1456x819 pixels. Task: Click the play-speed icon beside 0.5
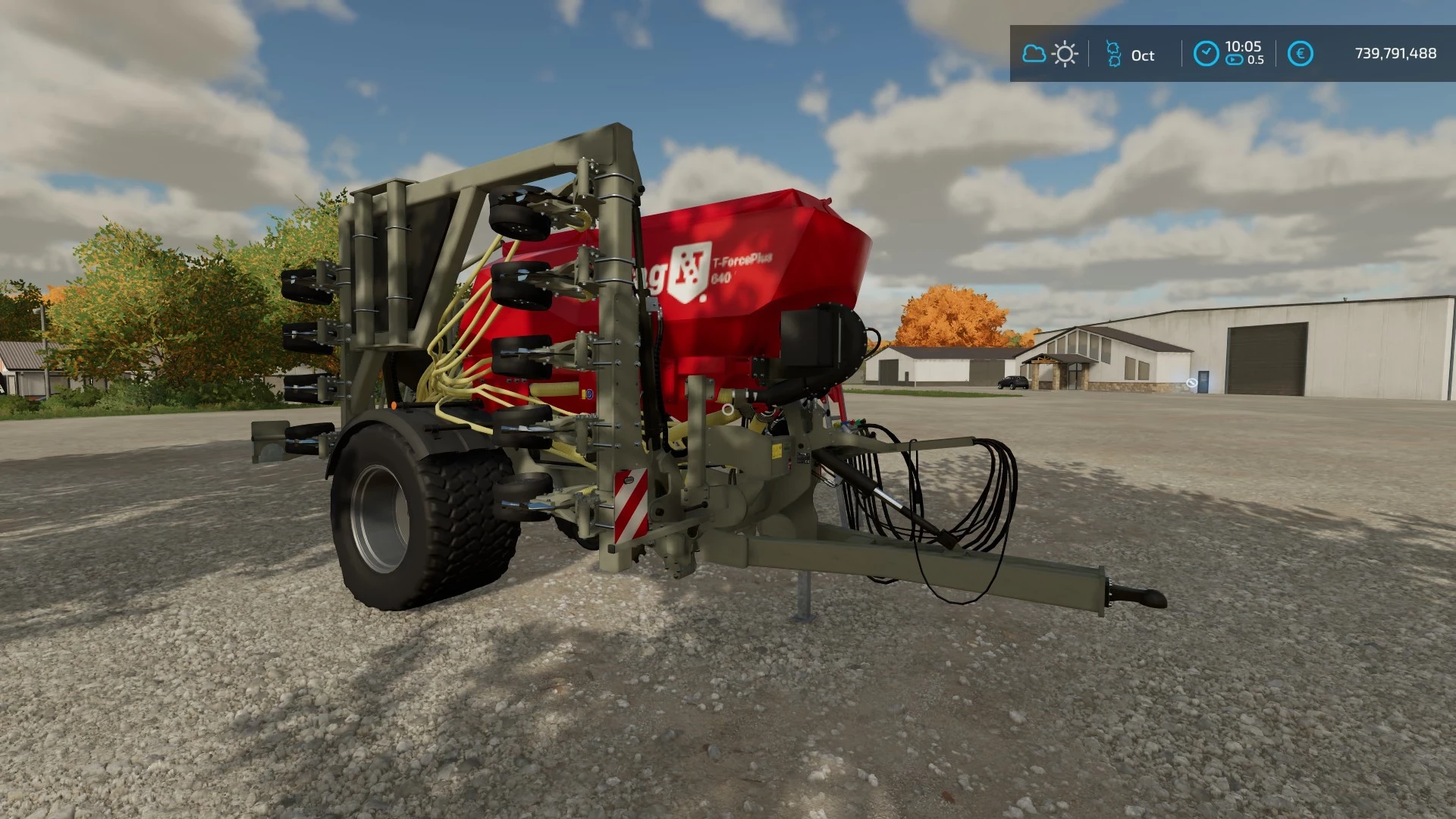point(1233,59)
